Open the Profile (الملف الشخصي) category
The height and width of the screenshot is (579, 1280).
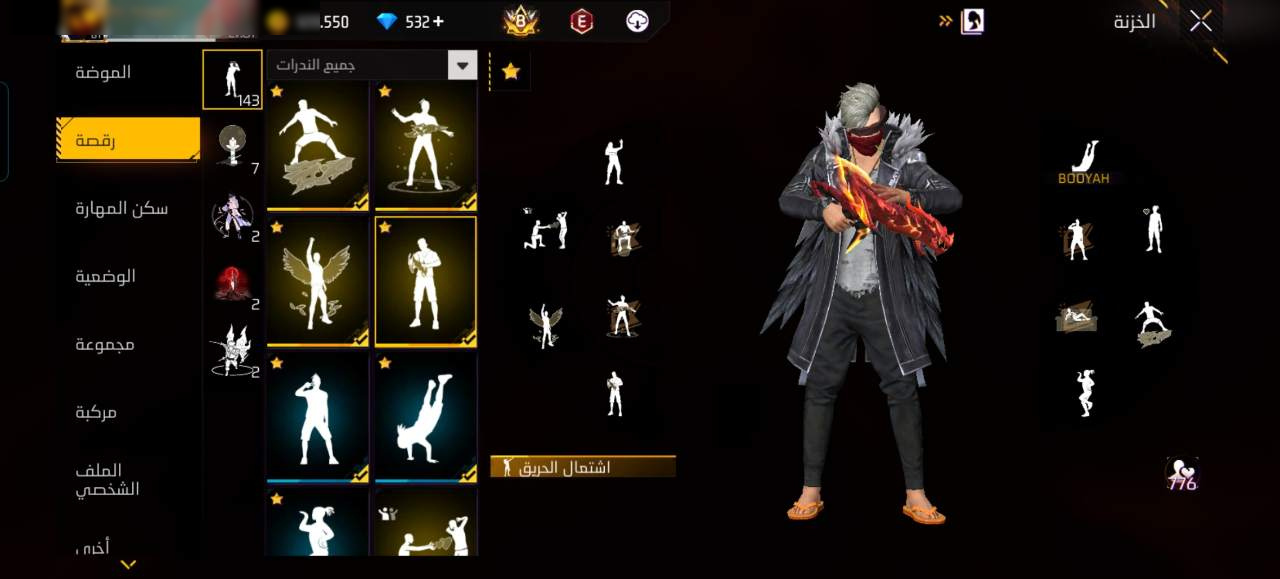pyautogui.click(x=108, y=480)
